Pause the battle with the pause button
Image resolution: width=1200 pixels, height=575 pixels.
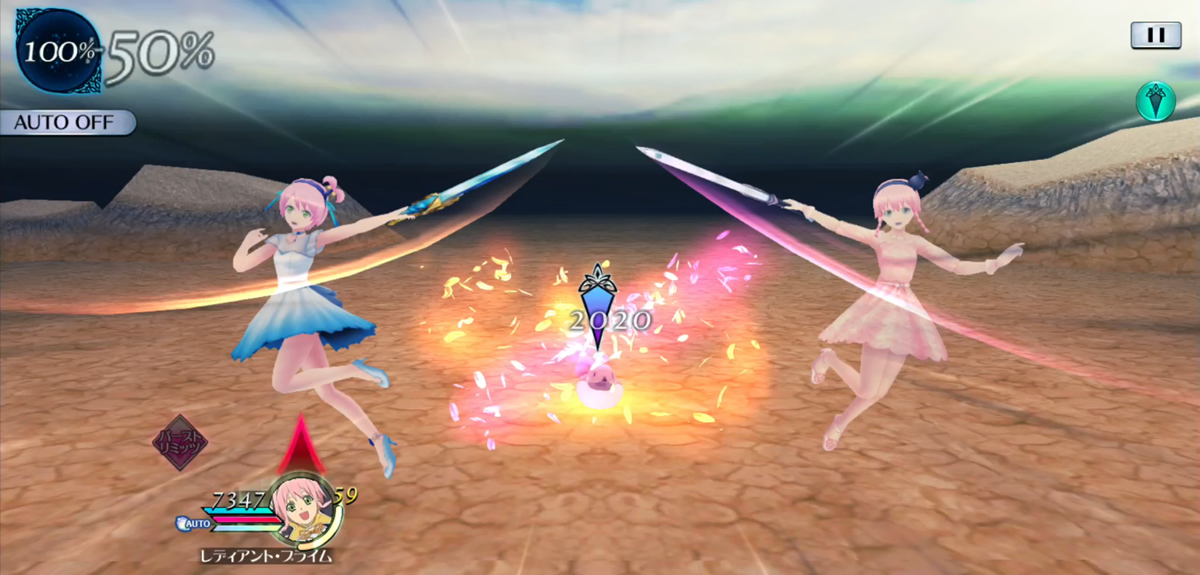coord(1155,35)
